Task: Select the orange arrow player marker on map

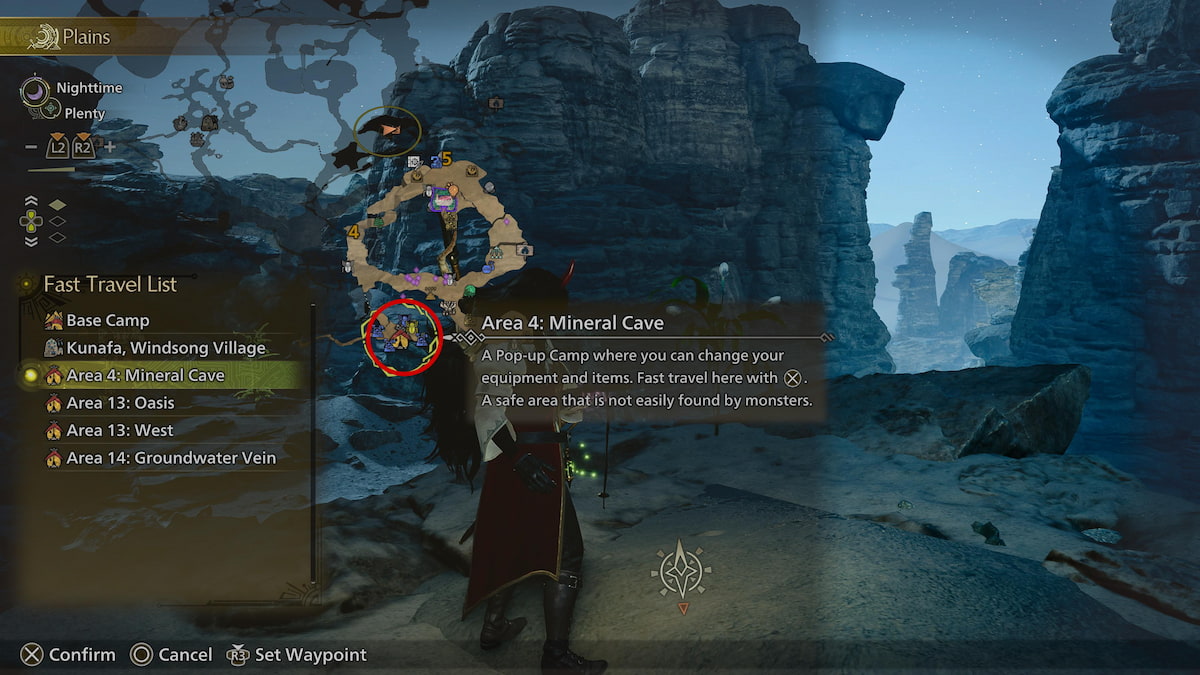Action: click(x=390, y=130)
